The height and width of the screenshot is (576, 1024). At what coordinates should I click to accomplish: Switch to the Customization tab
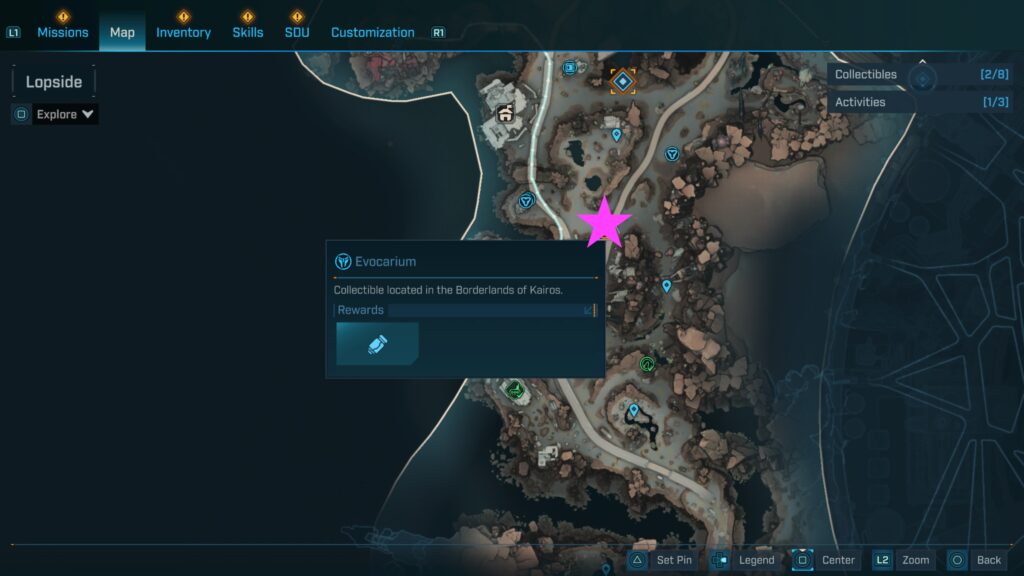click(x=372, y=32)
